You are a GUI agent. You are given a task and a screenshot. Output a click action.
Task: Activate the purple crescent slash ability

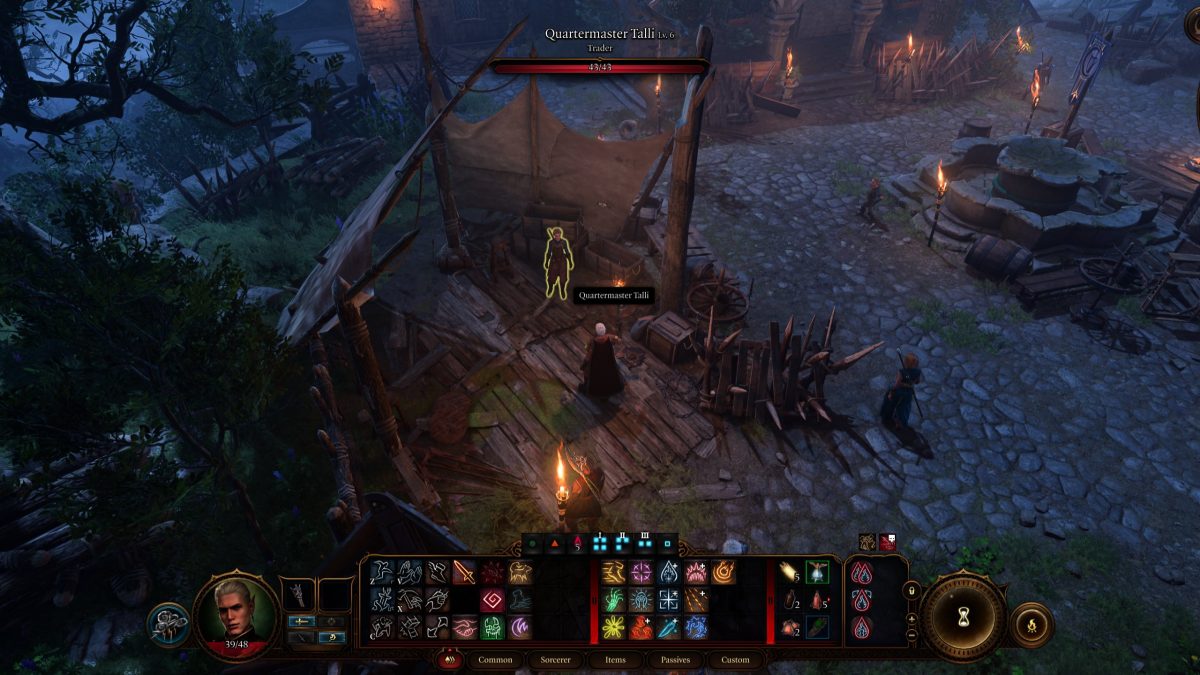520,628
